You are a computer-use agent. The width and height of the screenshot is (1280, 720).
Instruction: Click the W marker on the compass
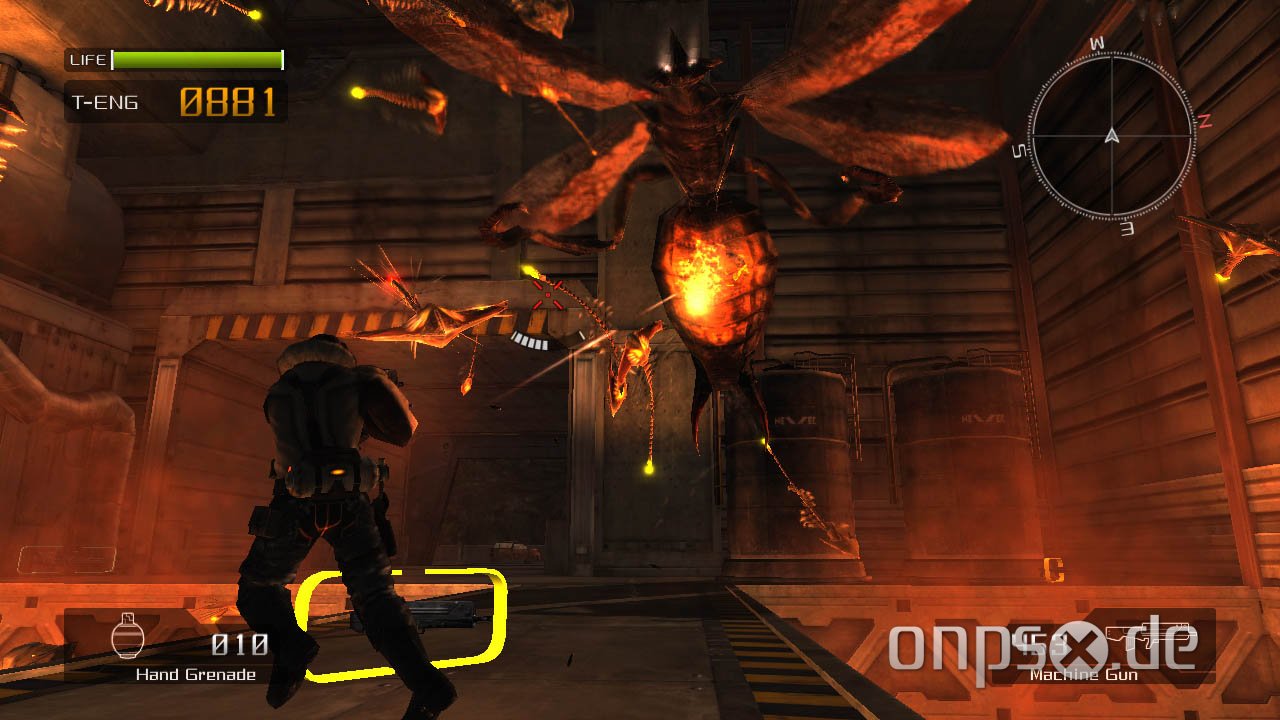coord(1099,42)
